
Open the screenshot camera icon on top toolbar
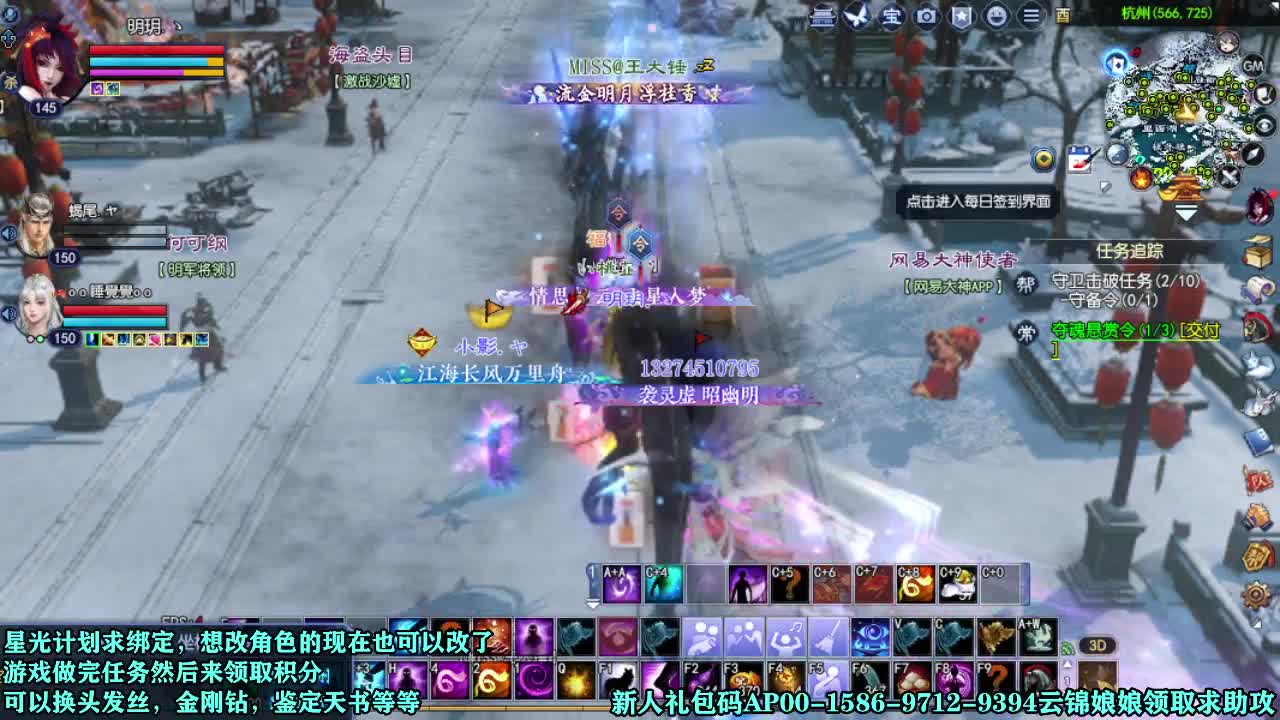click(925, 16)
